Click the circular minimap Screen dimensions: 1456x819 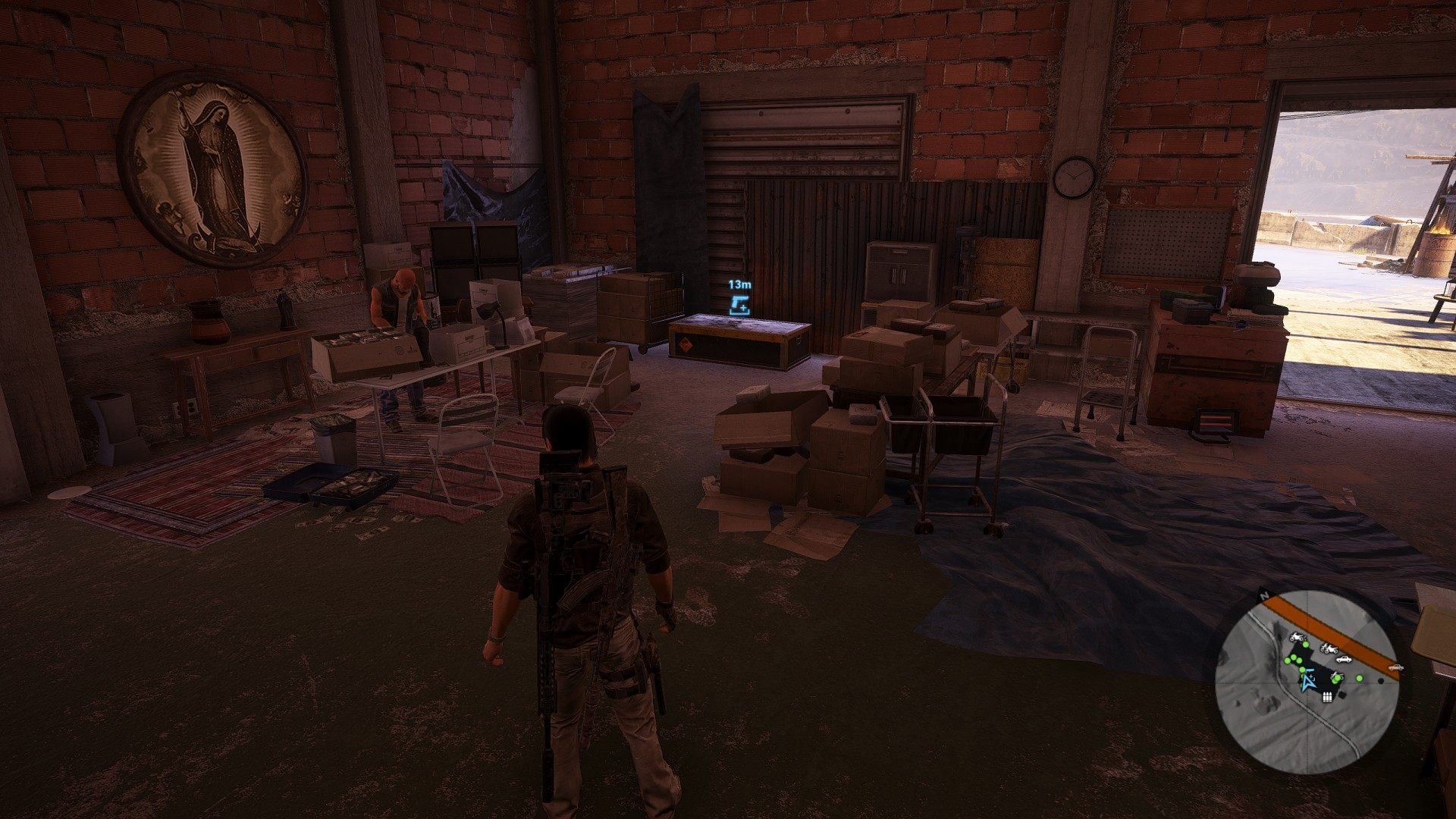tap(1307, 682)
